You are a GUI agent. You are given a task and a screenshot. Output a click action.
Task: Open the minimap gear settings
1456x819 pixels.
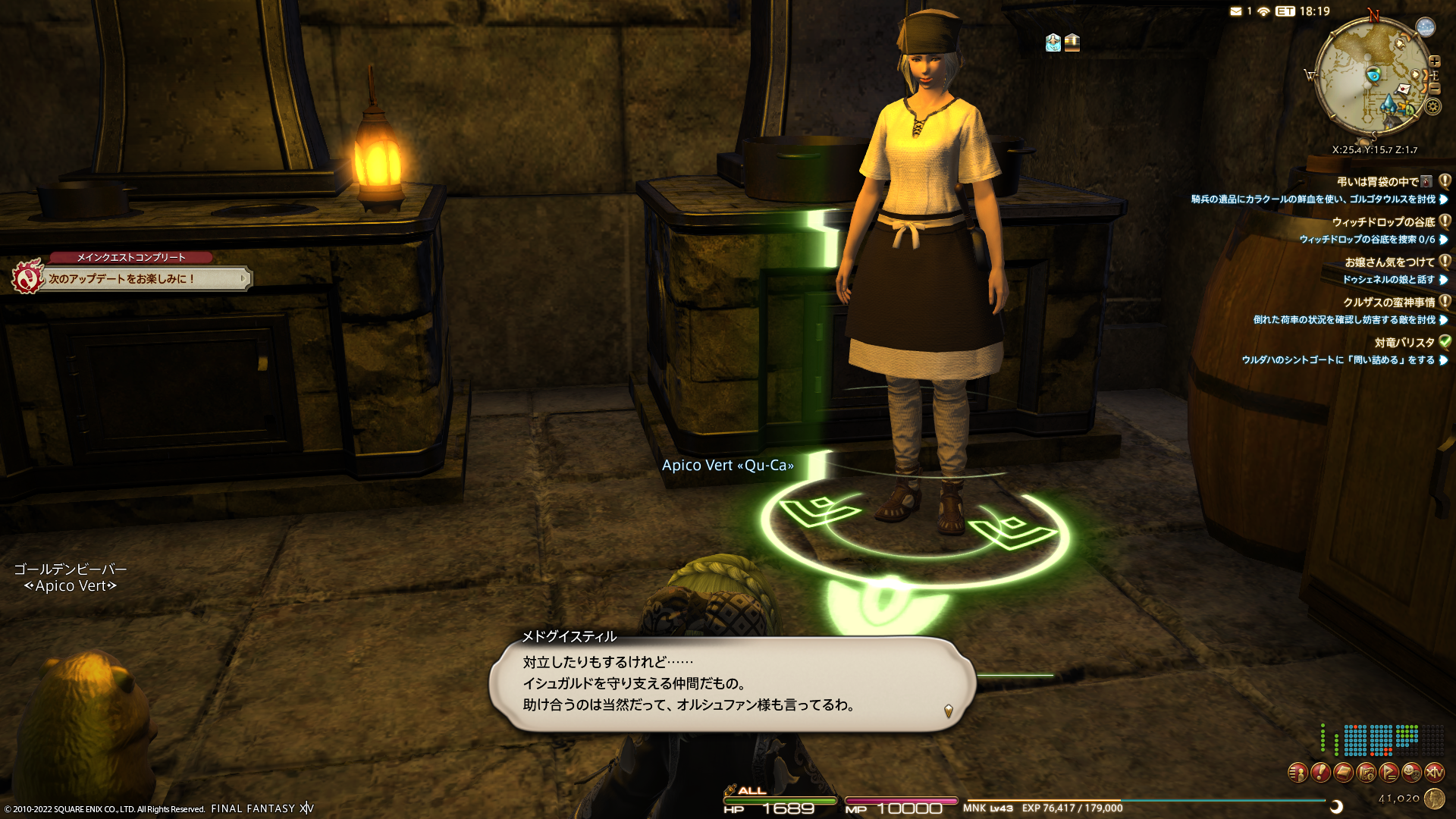coord(1432,107)
